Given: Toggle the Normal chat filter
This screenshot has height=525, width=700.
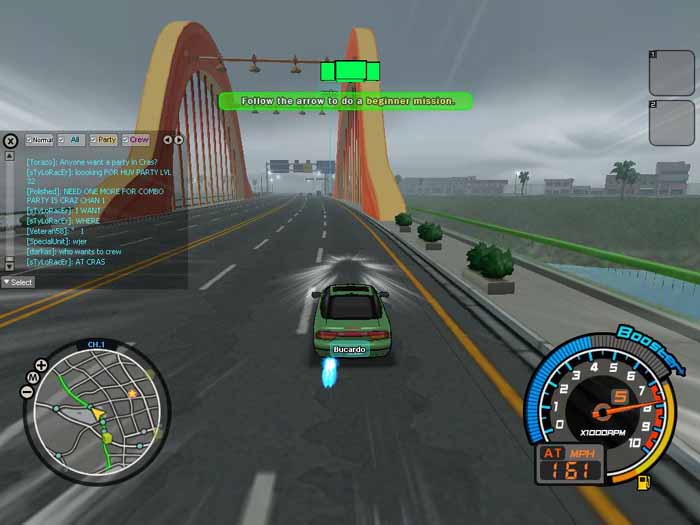Looking at the screenshot, I should point(40,140).
